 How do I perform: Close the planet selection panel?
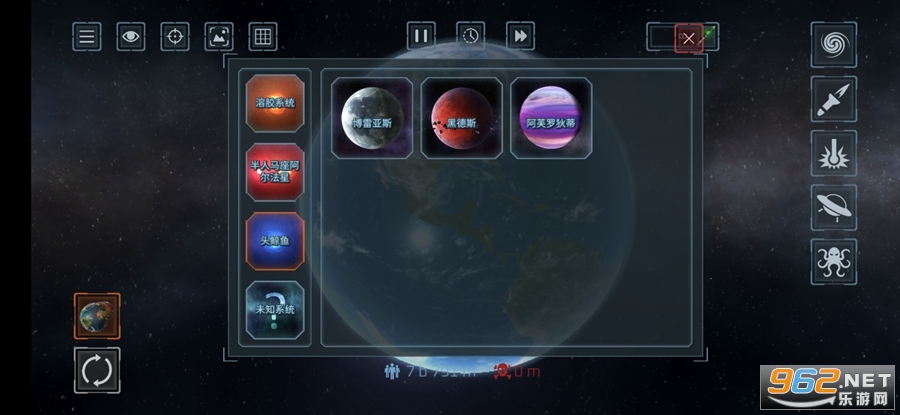tap(689, 39)
